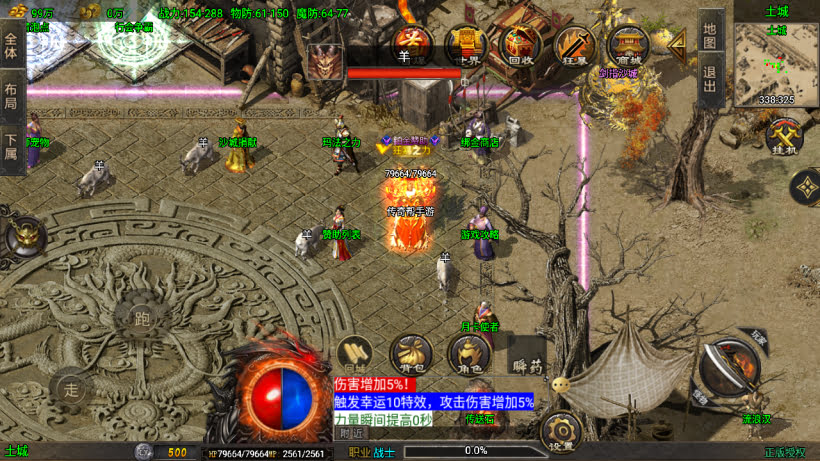Select the 全体 tab on left panel
820x461 pixels.
tap(12, 44)
